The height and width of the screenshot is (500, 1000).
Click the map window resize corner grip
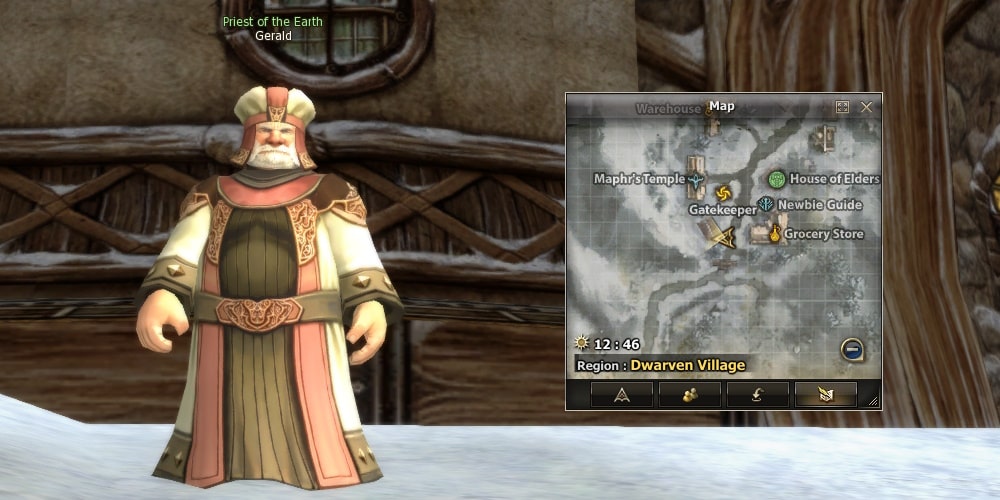(873, 402)
